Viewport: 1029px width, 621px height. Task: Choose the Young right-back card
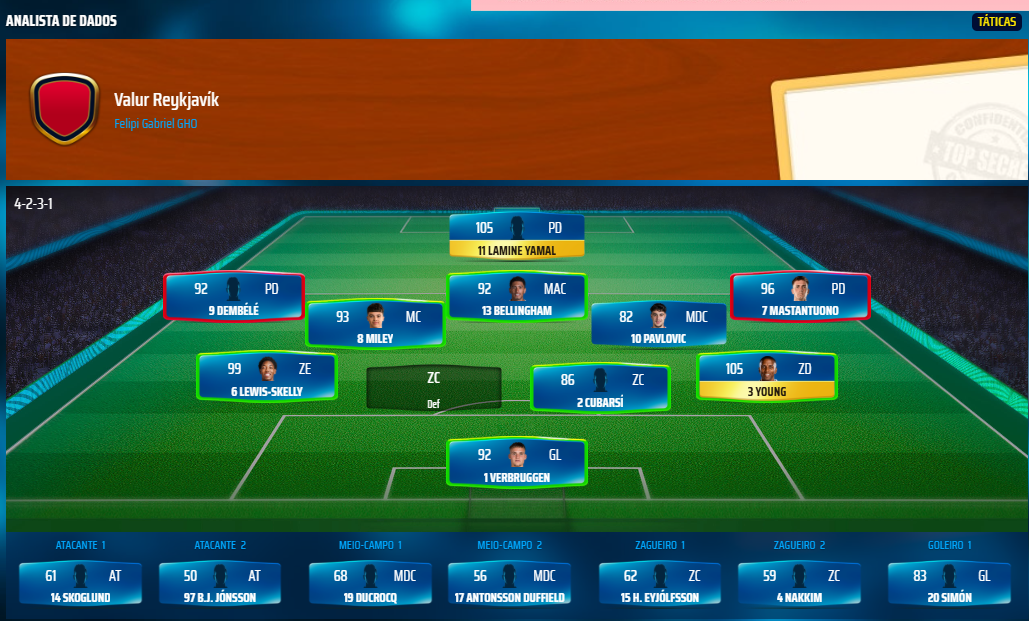click(766, 378)
